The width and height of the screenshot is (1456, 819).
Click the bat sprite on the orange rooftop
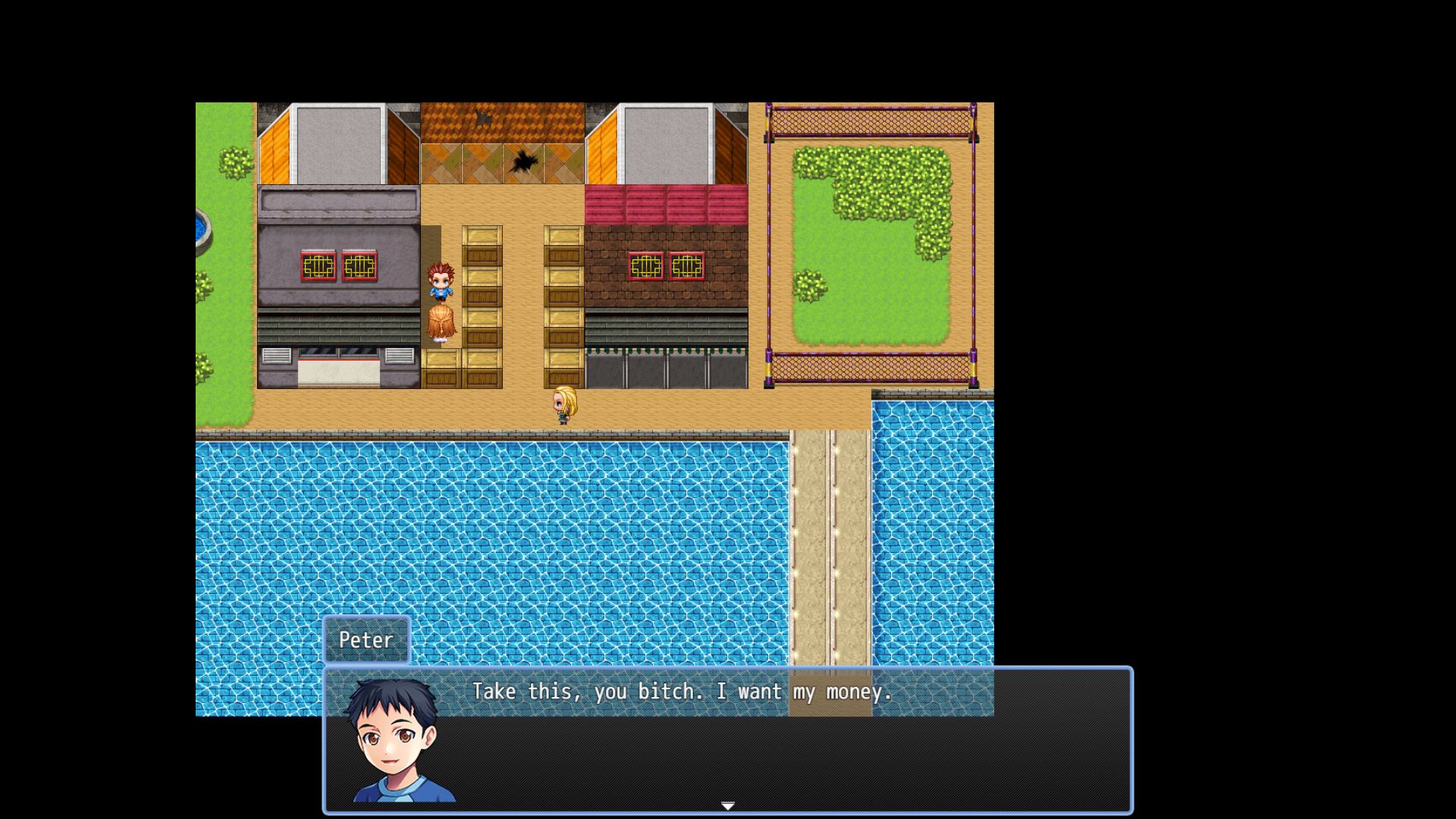481,118
